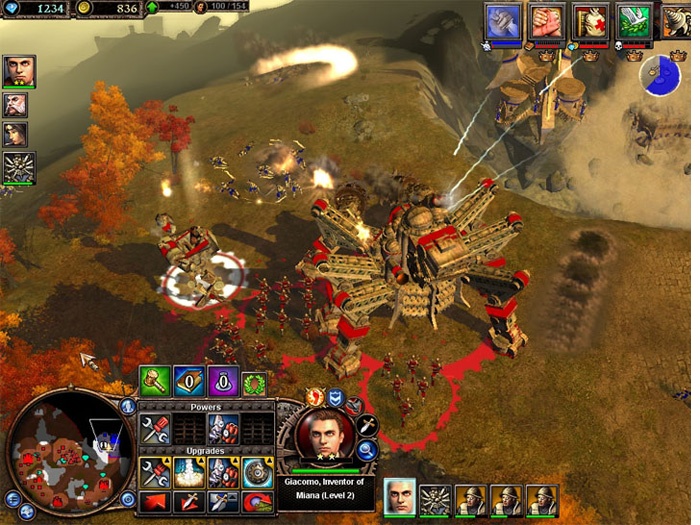The height and width of the screenshot is (525, 700).
Task: Select the white-haired unit in selection bar
Action: [400, 498]
